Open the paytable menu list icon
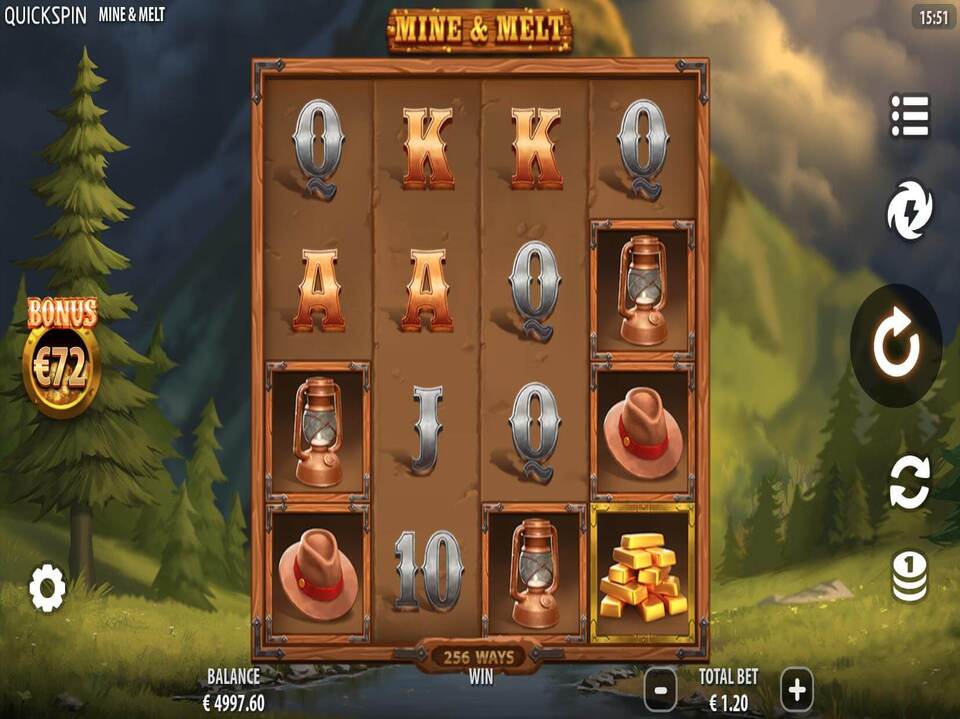 pos(910,117)
